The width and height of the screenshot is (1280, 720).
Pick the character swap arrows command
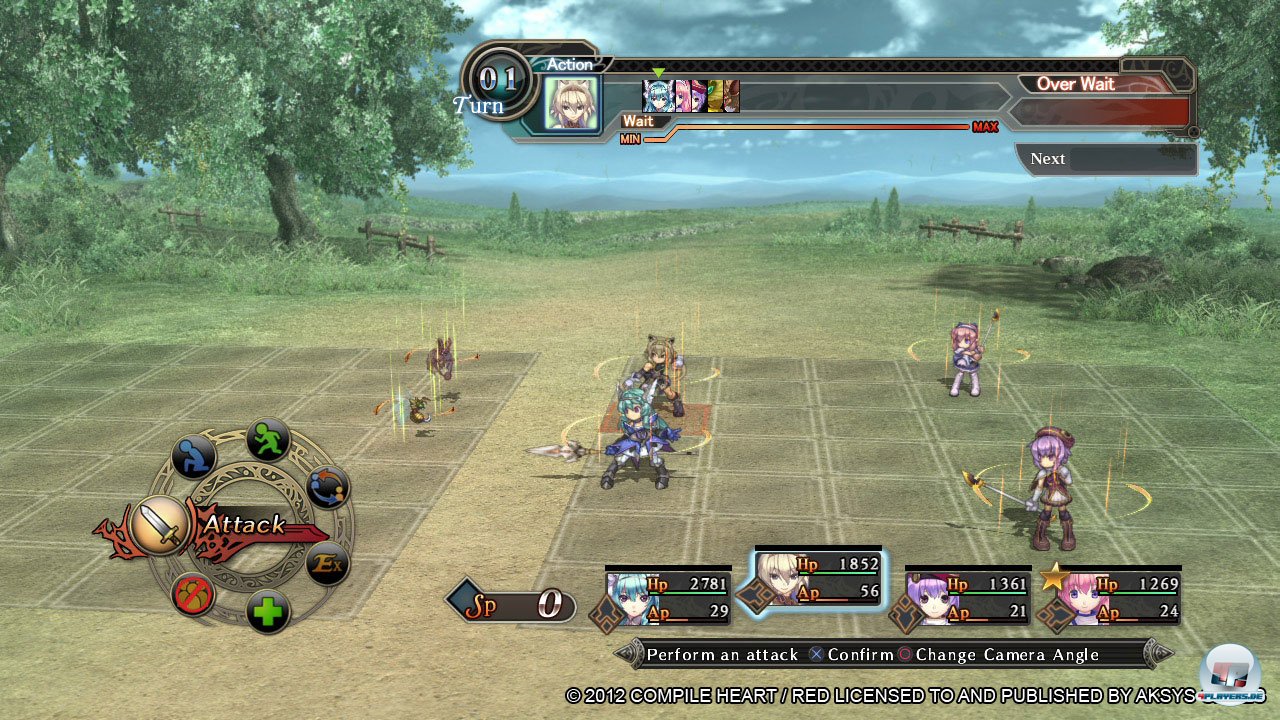327,487
